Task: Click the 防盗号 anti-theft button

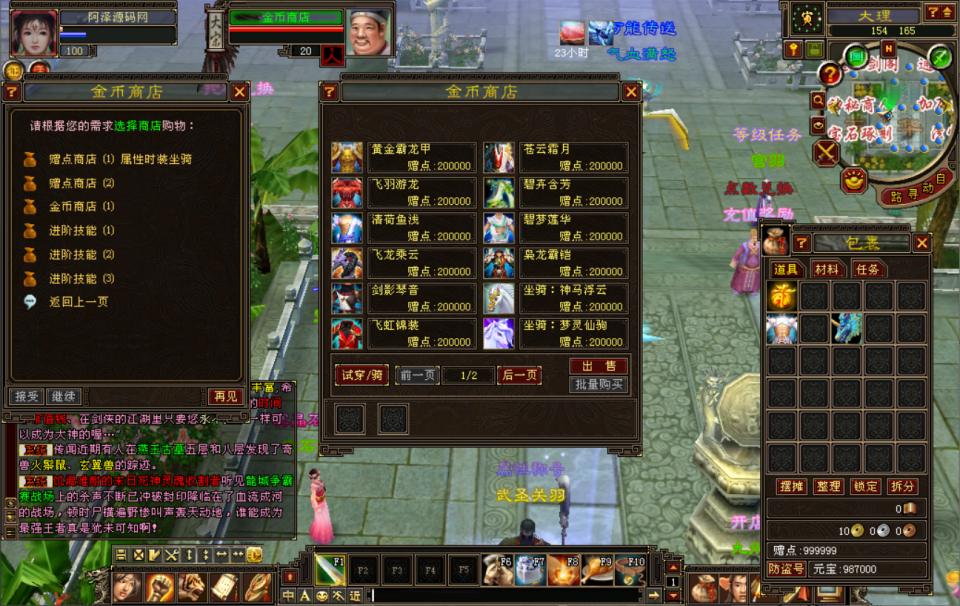Action: click(x=787, y=569)
